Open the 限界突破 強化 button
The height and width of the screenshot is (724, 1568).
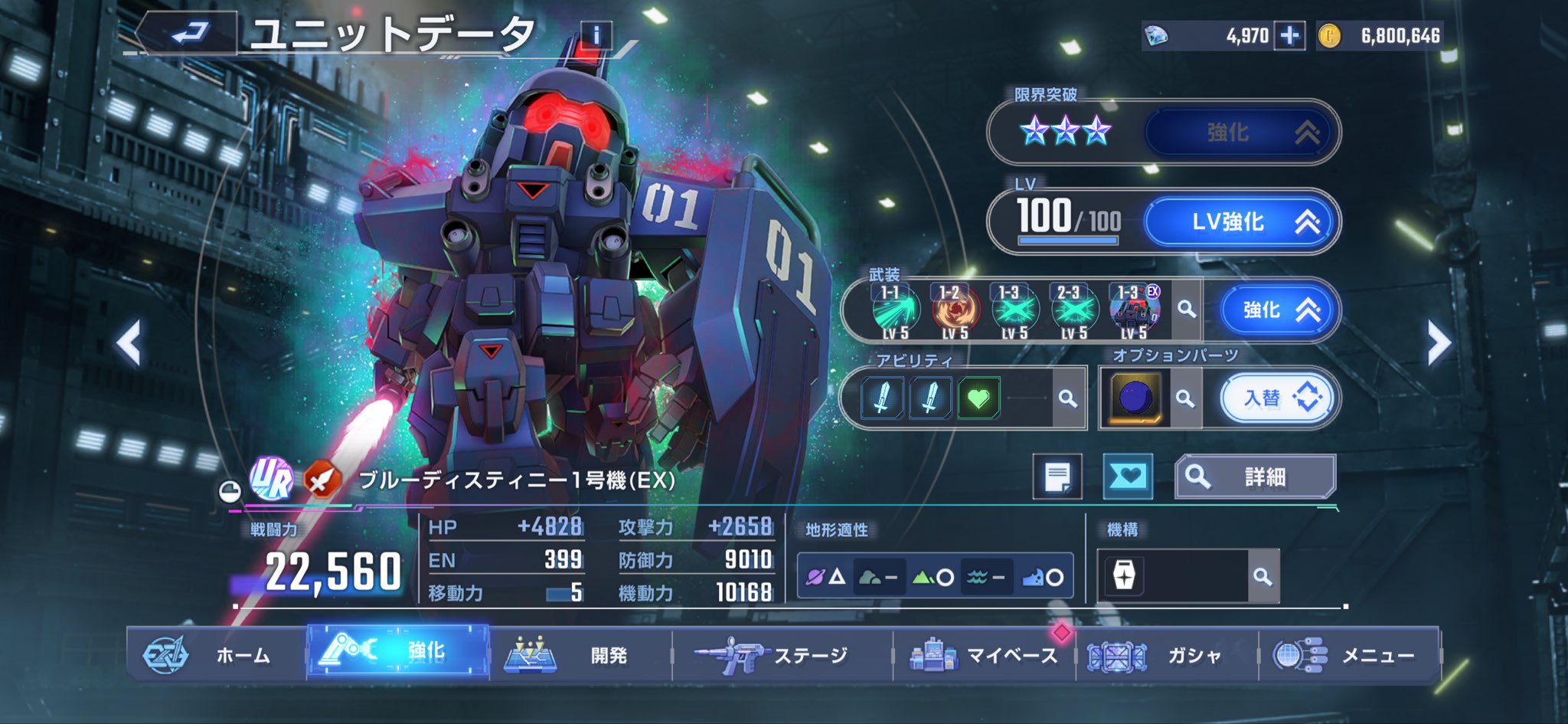1240,133
